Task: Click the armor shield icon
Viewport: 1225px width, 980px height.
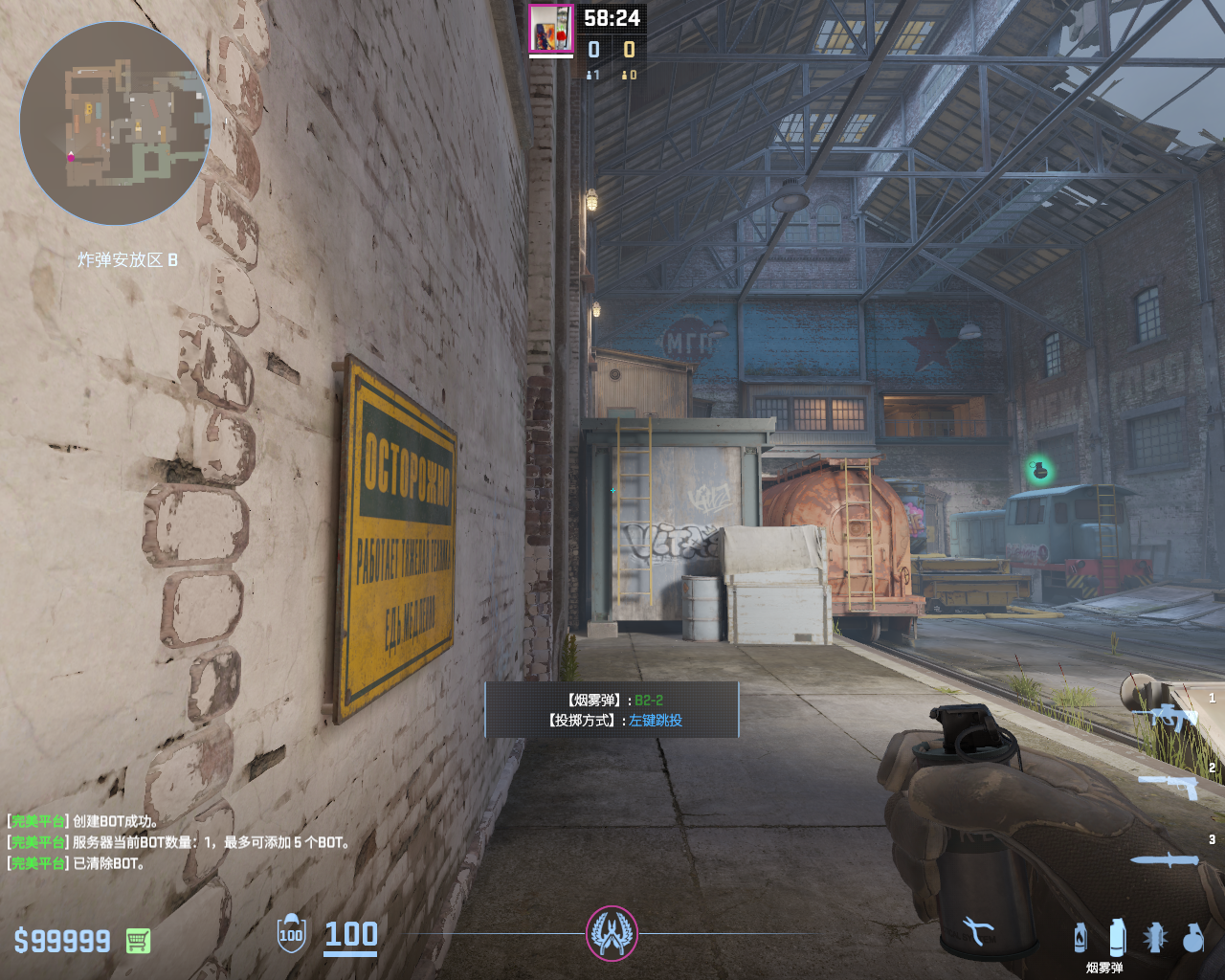Action: [x=291, y=934]
